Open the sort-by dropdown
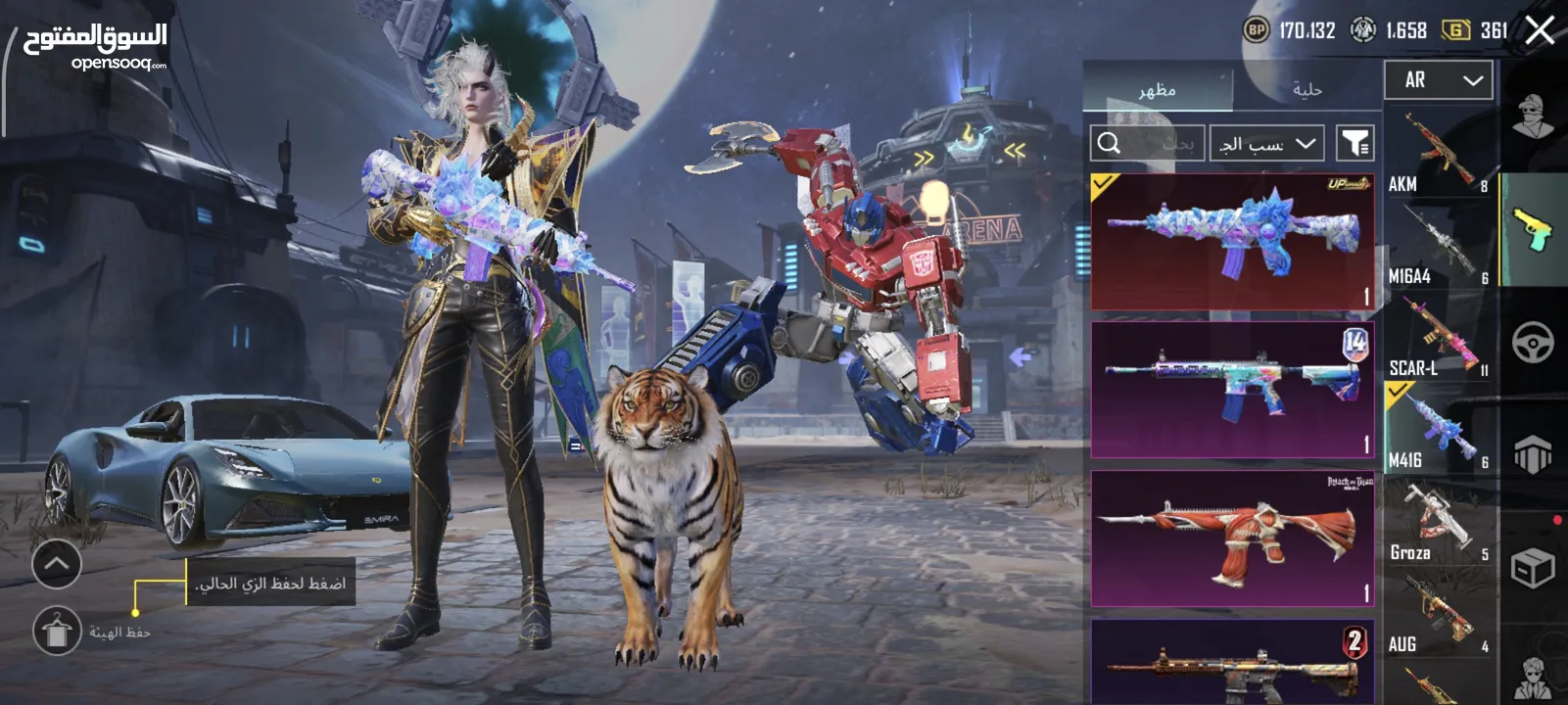The width and height of the screenshot is (1568, 705). pyautogui.click(x=1266, y=144)
